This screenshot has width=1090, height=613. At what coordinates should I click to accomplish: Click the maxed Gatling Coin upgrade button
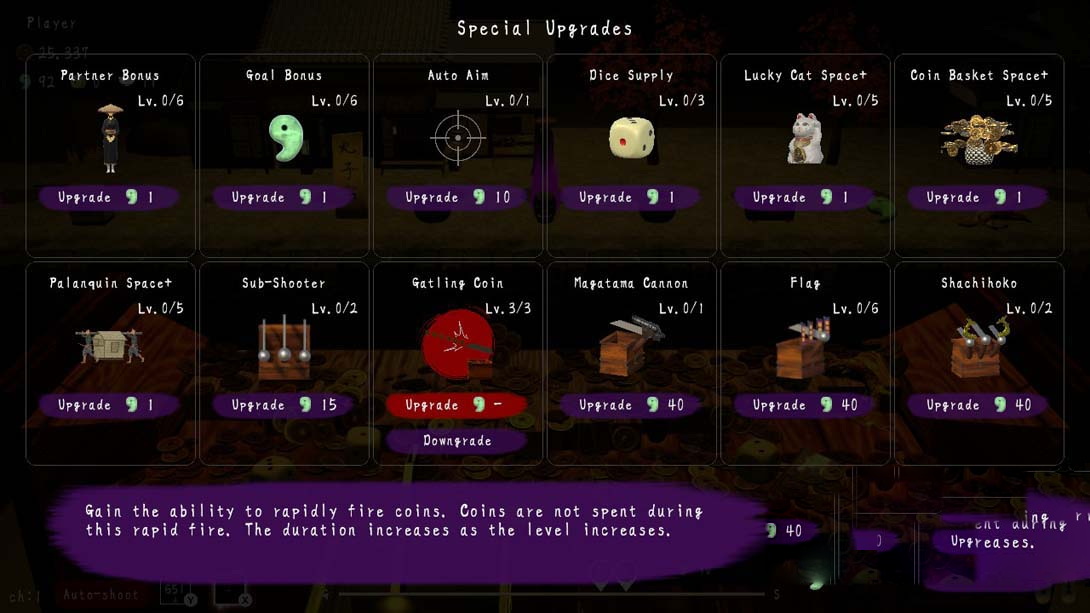click(457, 405)
